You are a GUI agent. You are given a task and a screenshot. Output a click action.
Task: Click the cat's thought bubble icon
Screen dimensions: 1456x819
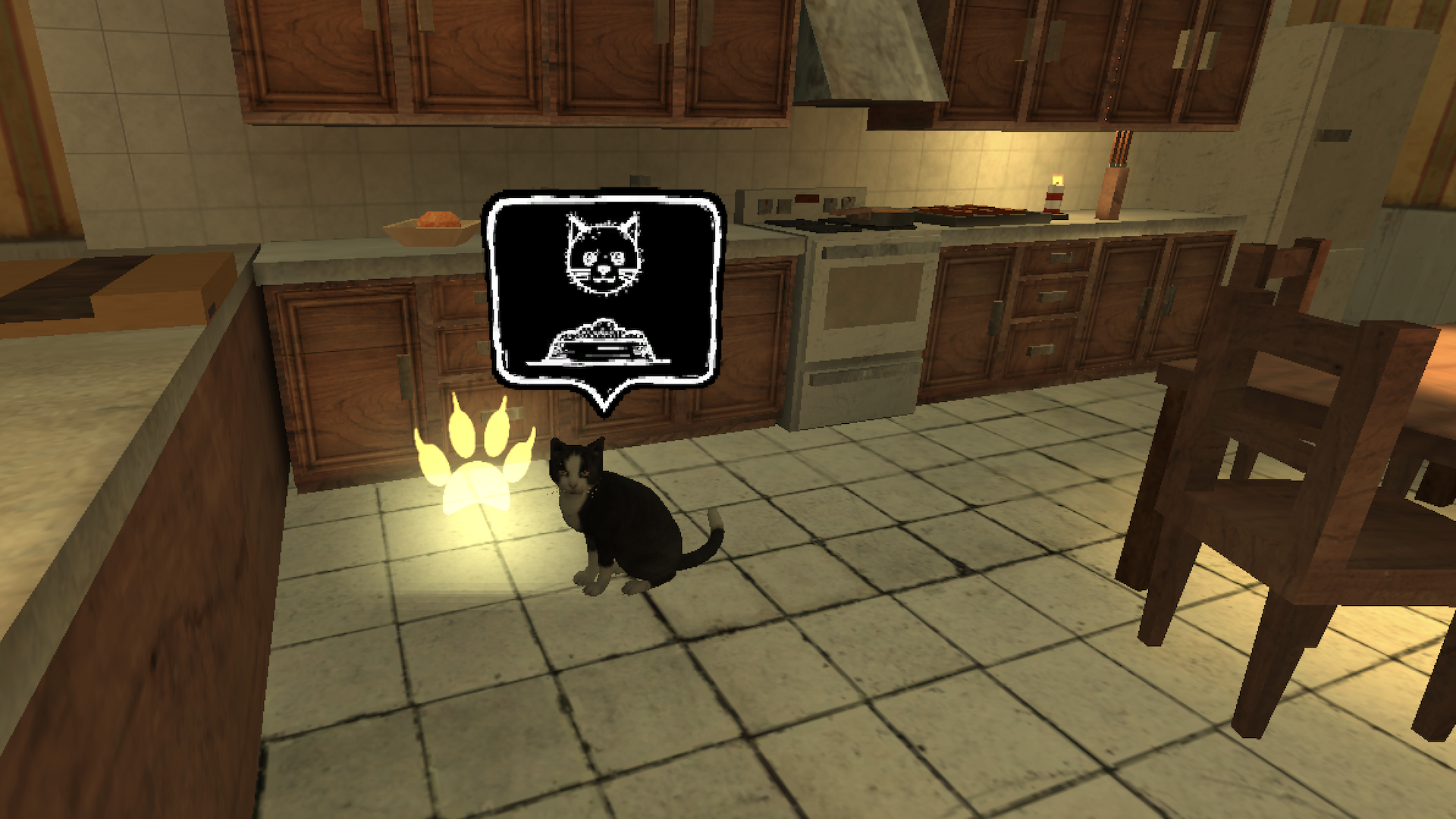coord(601,288)
